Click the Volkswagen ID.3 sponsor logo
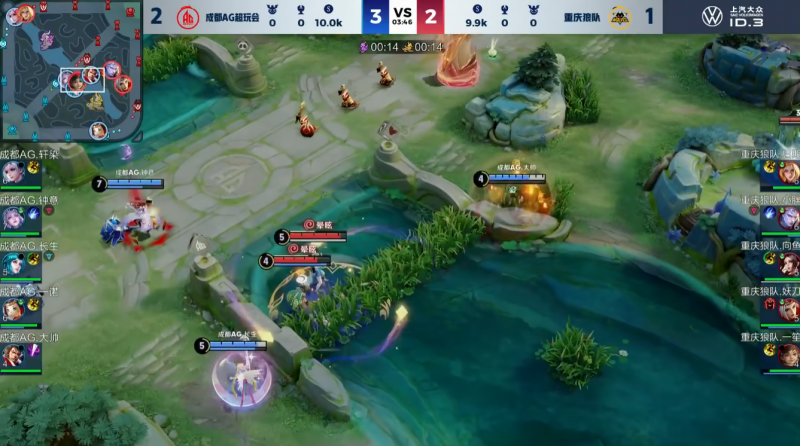800x446 pixels. point(741,17)
